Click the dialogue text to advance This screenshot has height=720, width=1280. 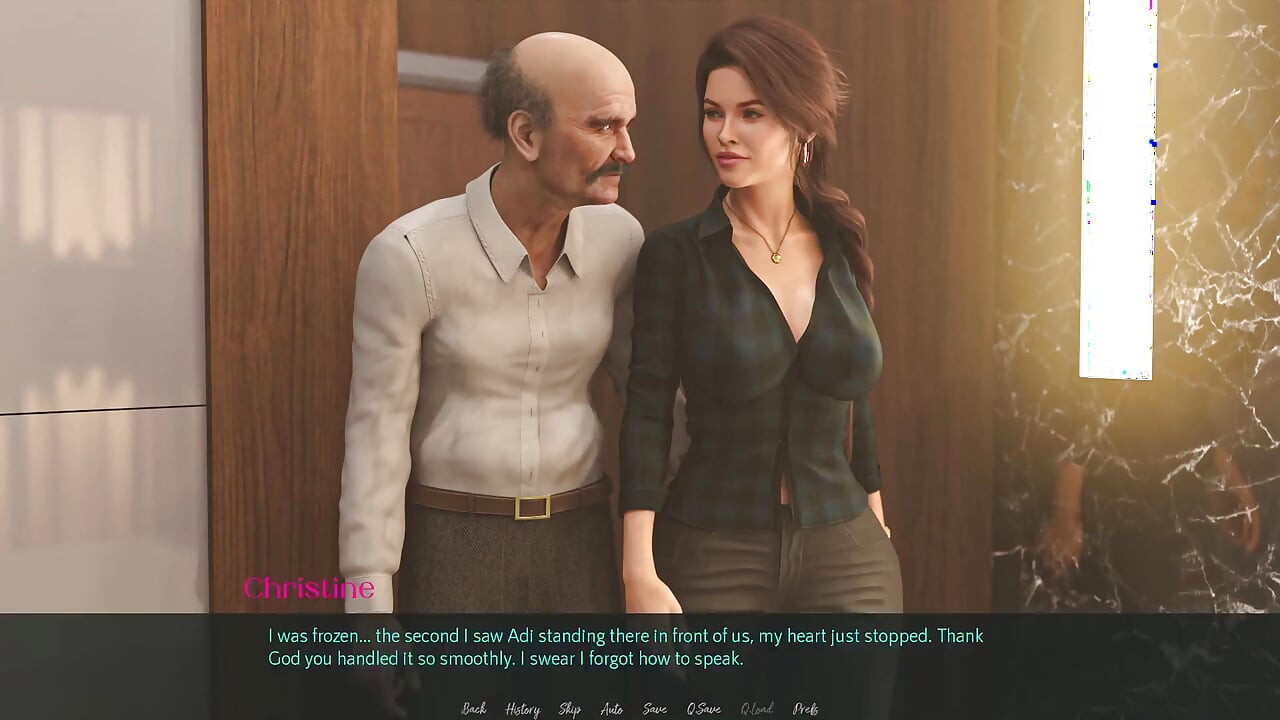point(625,646)
